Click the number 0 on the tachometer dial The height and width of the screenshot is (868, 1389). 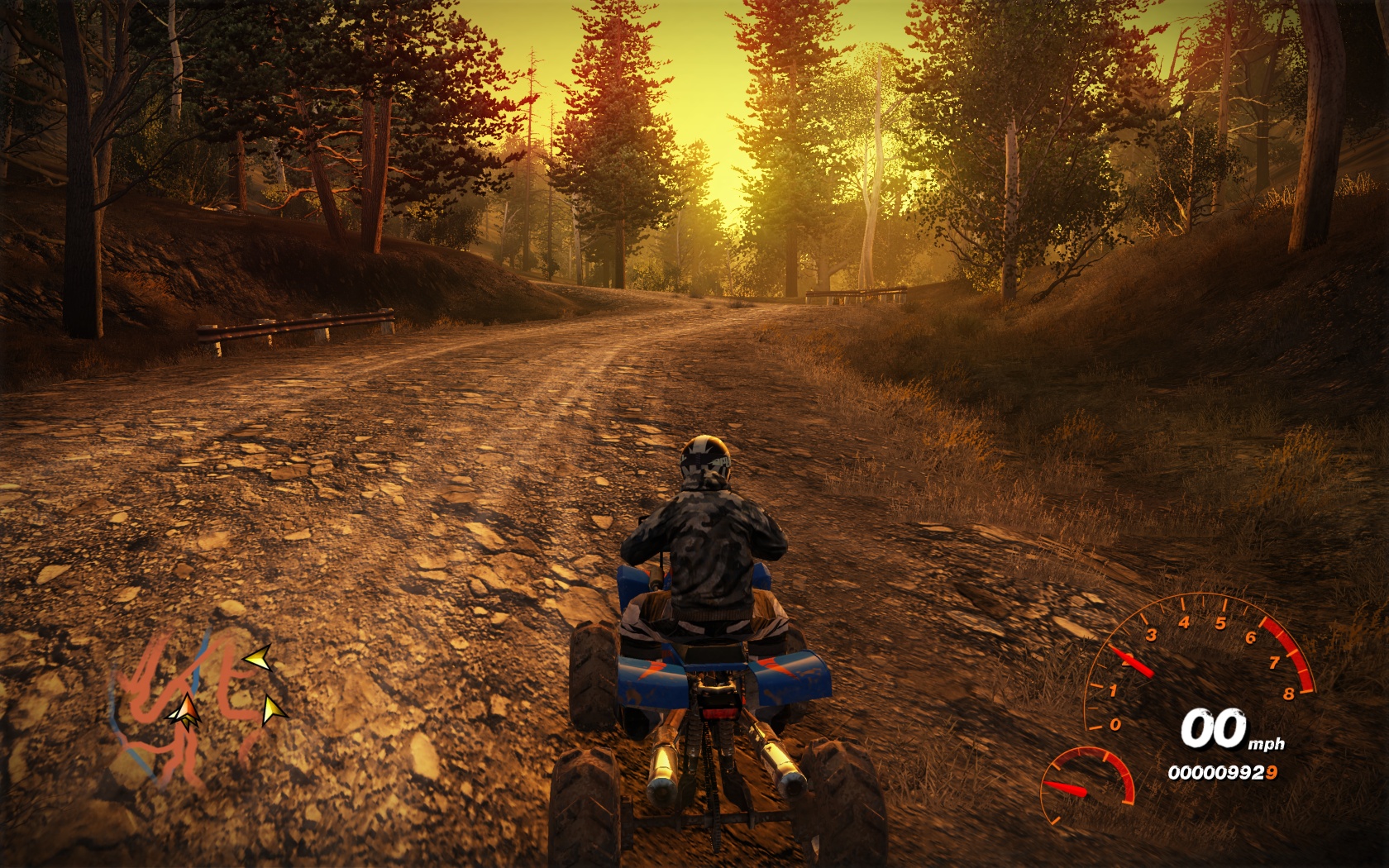pyautogui.click(x=1115, y=724)
